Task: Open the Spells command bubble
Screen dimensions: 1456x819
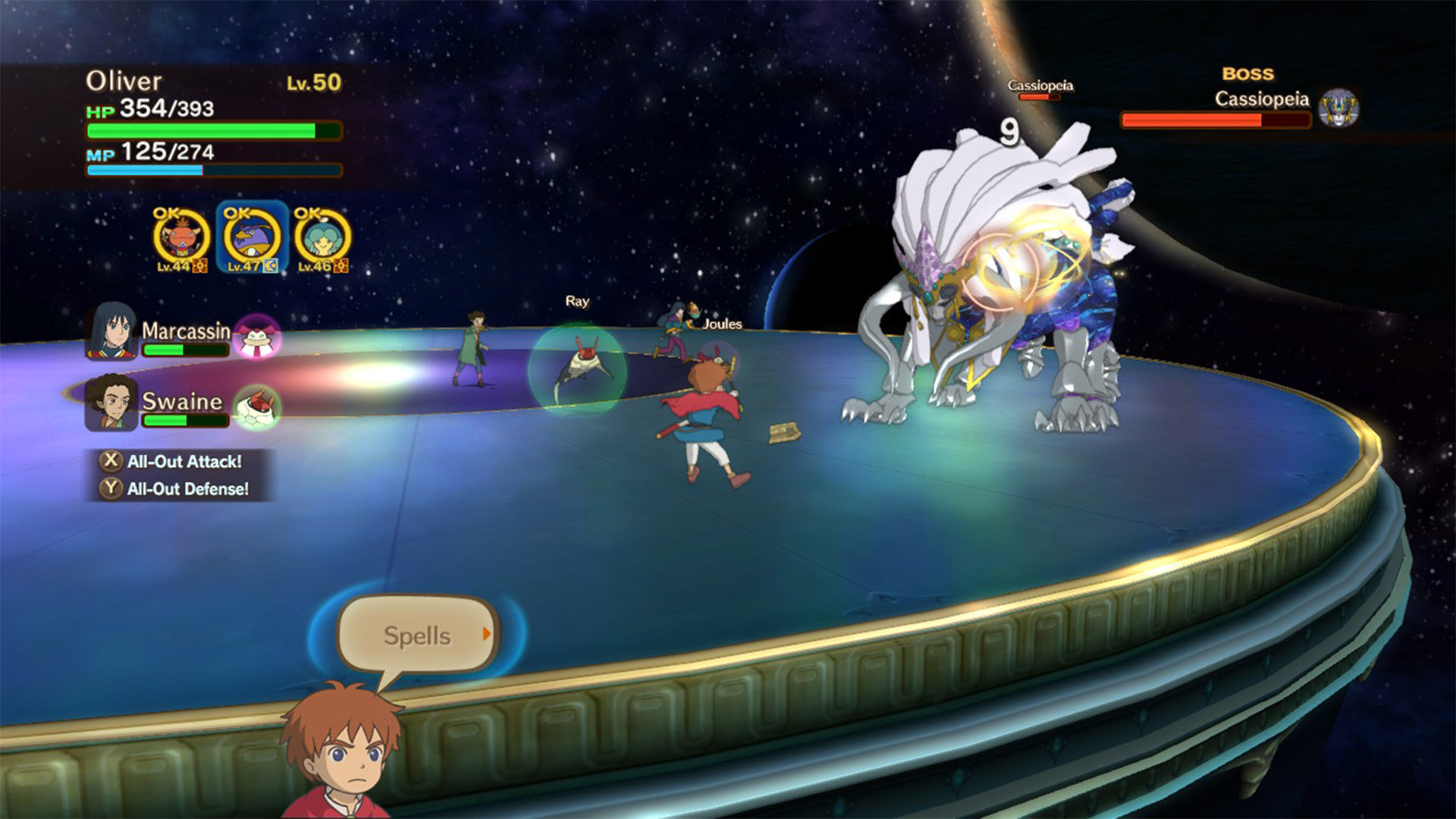Action: point(416,635)
